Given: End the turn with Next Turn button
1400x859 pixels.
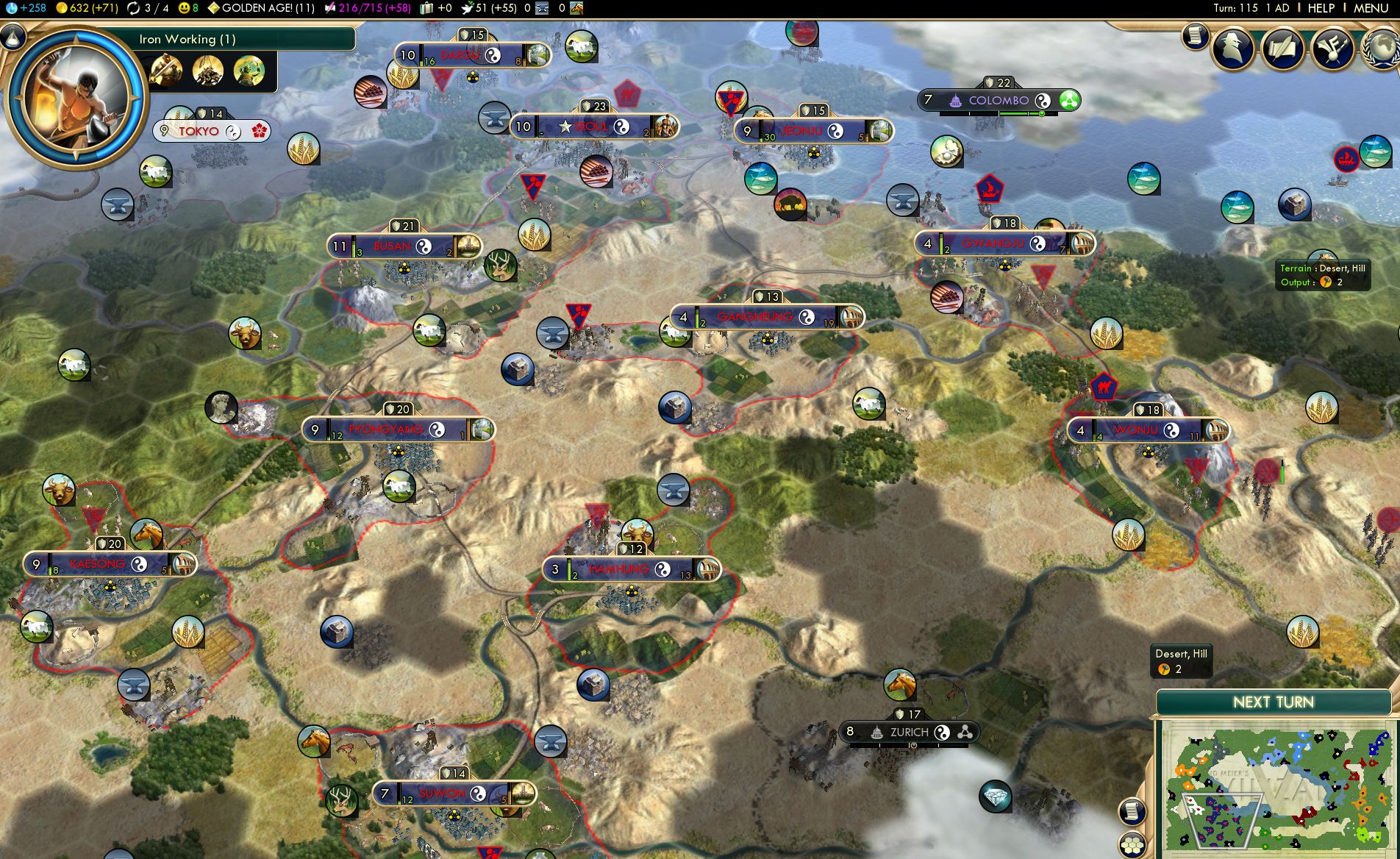Looking at the screenshot, I should [x=1273, y=702].
